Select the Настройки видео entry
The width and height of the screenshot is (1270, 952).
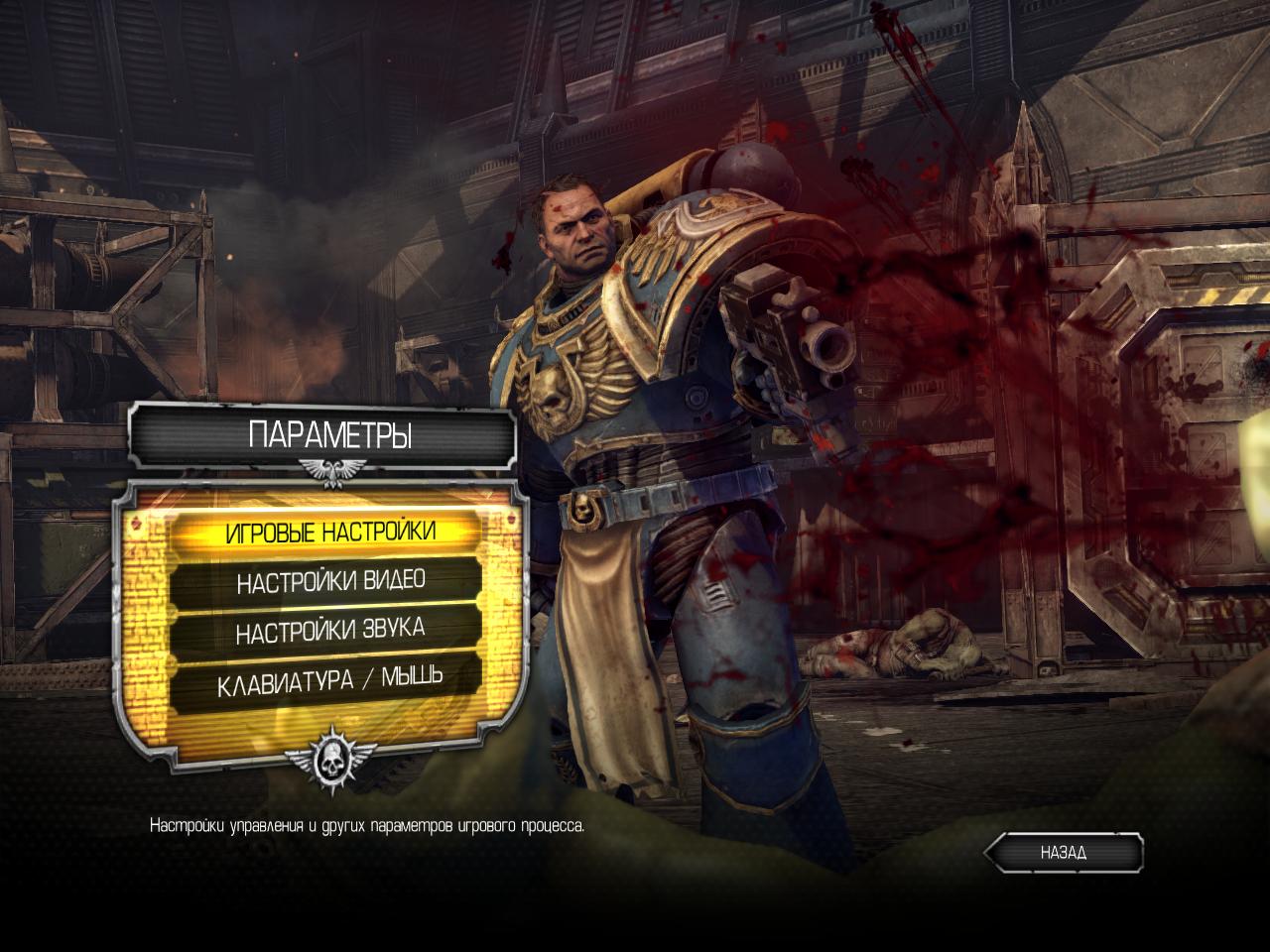[x=330, y=582]
